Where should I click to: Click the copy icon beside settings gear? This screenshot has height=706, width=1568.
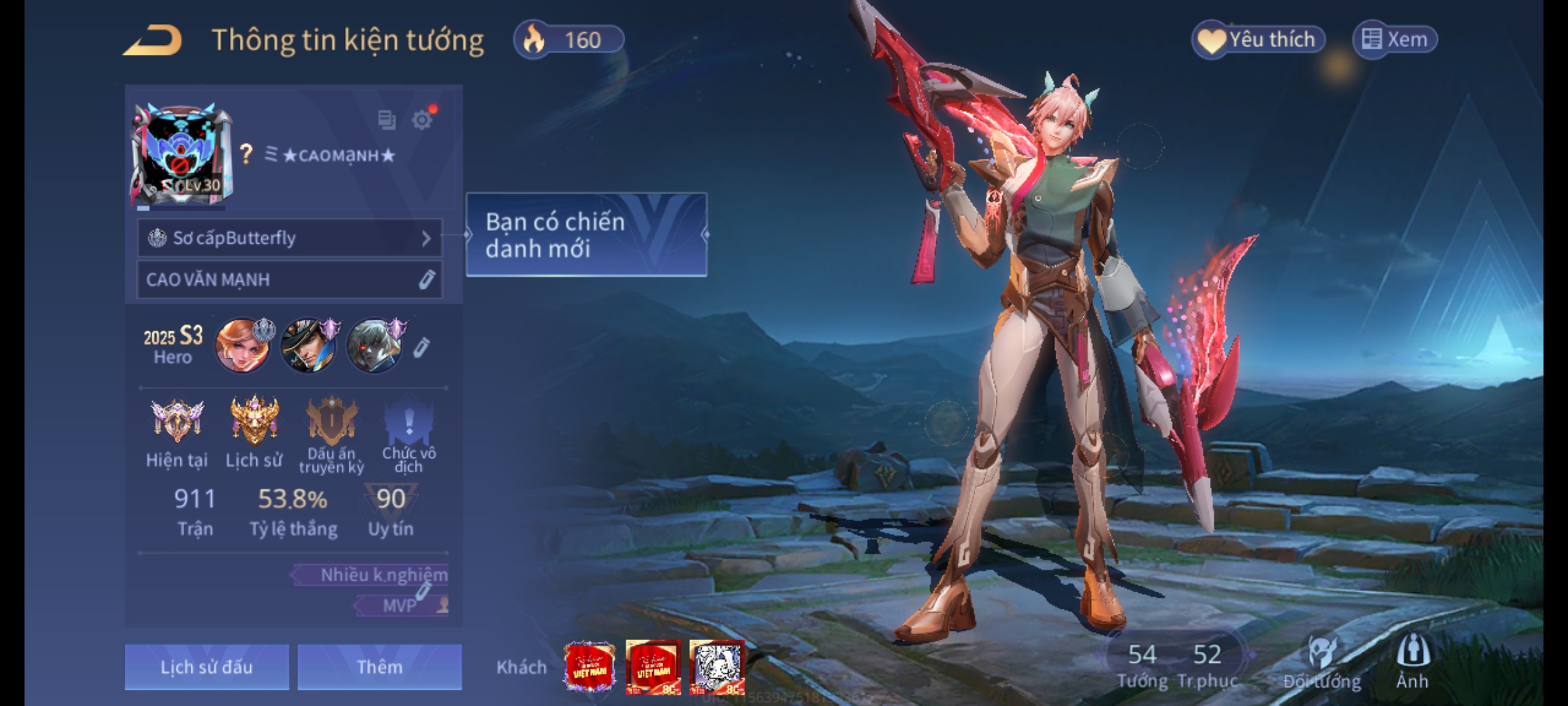click(x=386, y=120)
